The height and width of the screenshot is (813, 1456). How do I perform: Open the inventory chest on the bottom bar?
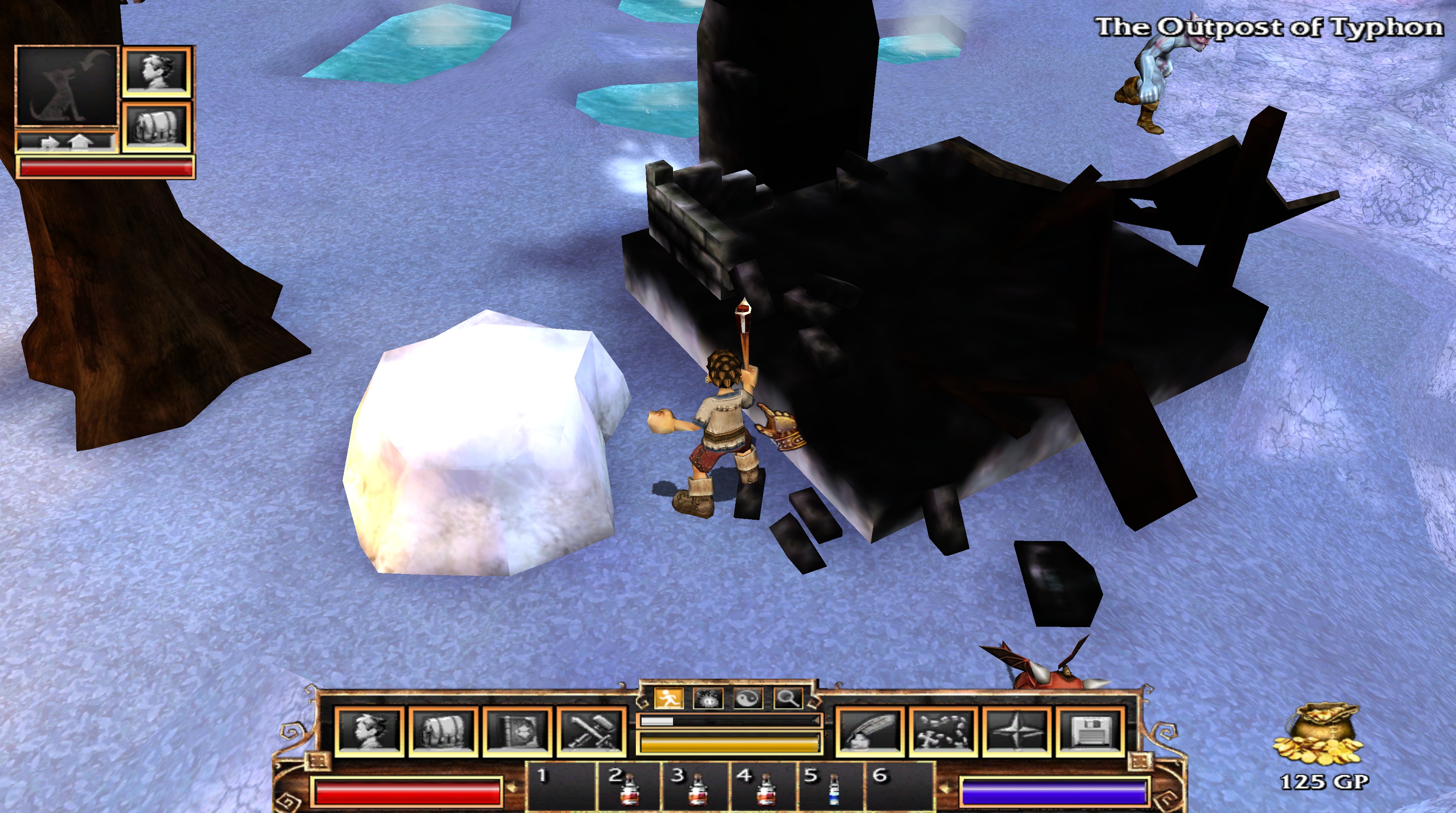pyautogui.click(x=444, y=730)
